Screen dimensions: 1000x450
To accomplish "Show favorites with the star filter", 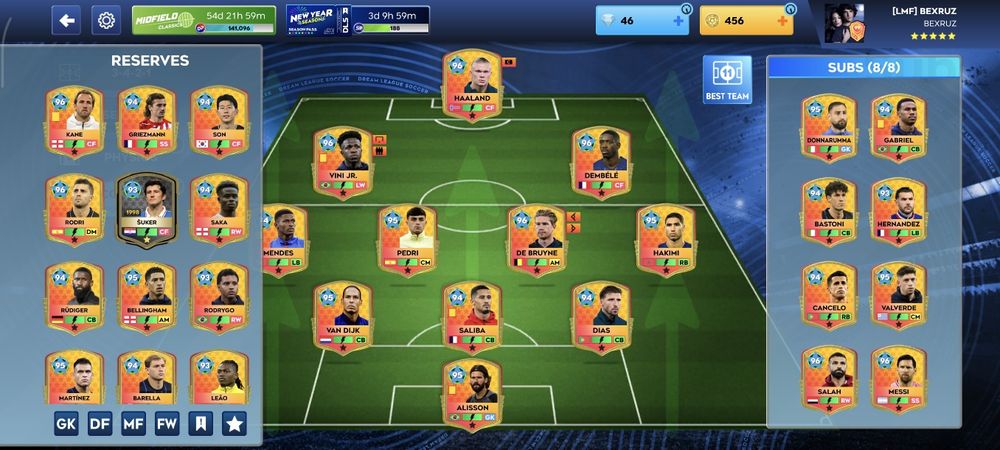I will pyautogui.click(x=234, y=423).
